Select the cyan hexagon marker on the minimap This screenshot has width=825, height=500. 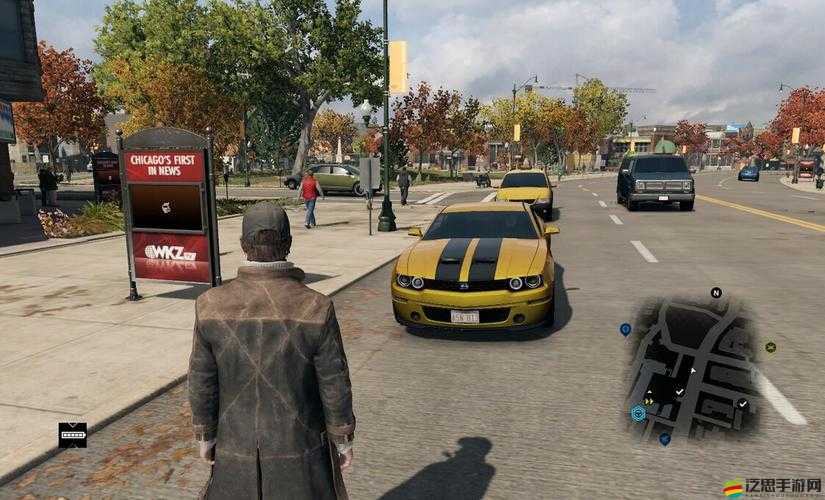[638, 412]
